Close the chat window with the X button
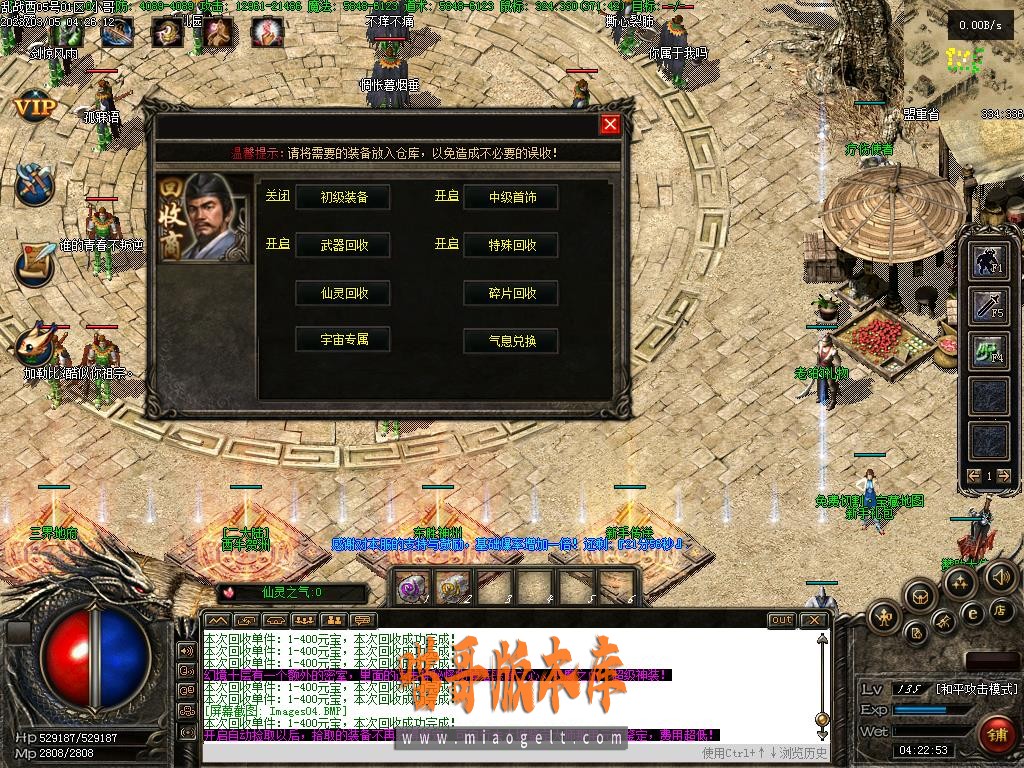Image resolution: width=1024 pixels, height=768 pixels. click(x=815, y=620)
